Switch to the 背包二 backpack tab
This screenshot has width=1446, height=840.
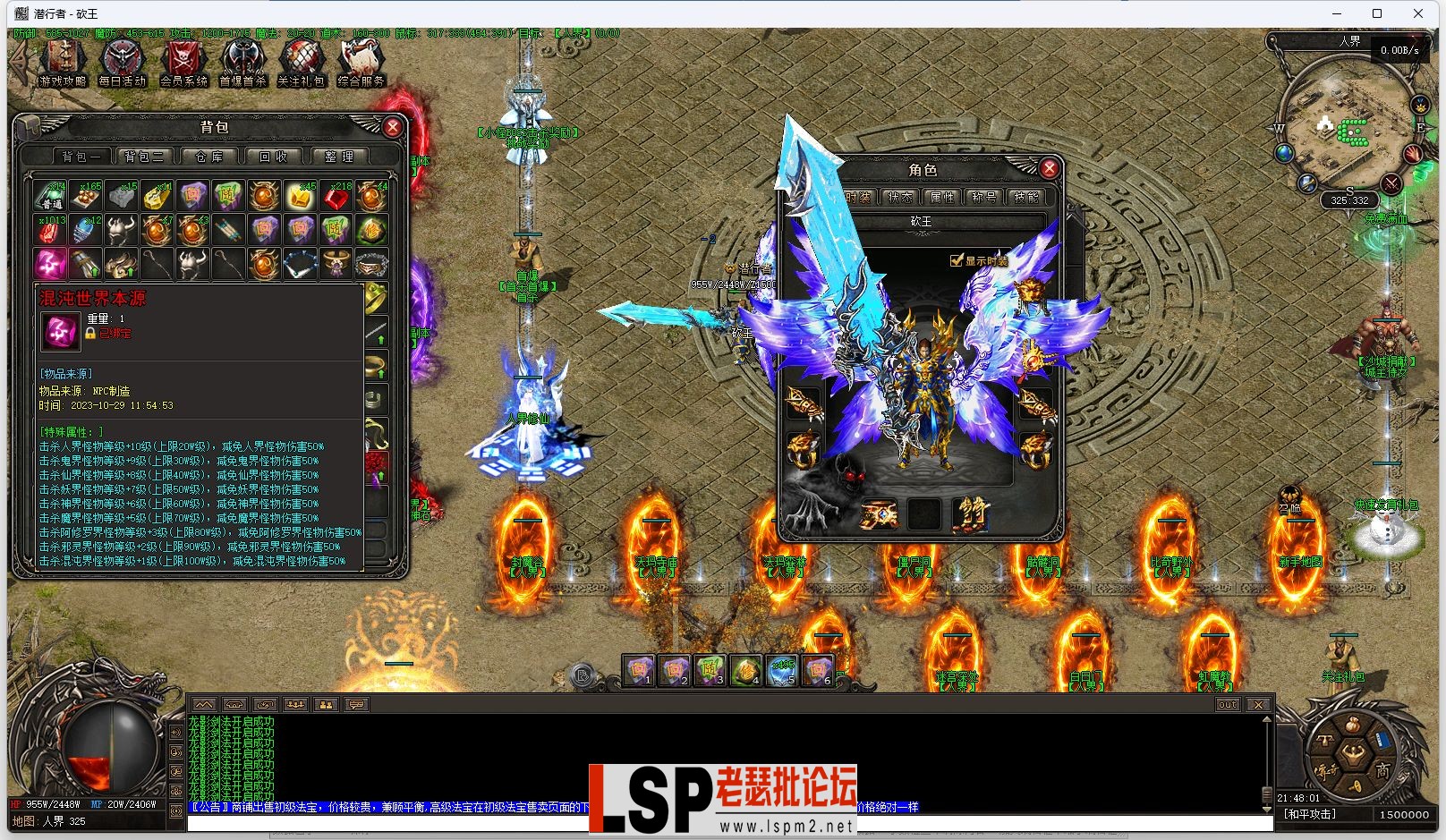(144, 155)
